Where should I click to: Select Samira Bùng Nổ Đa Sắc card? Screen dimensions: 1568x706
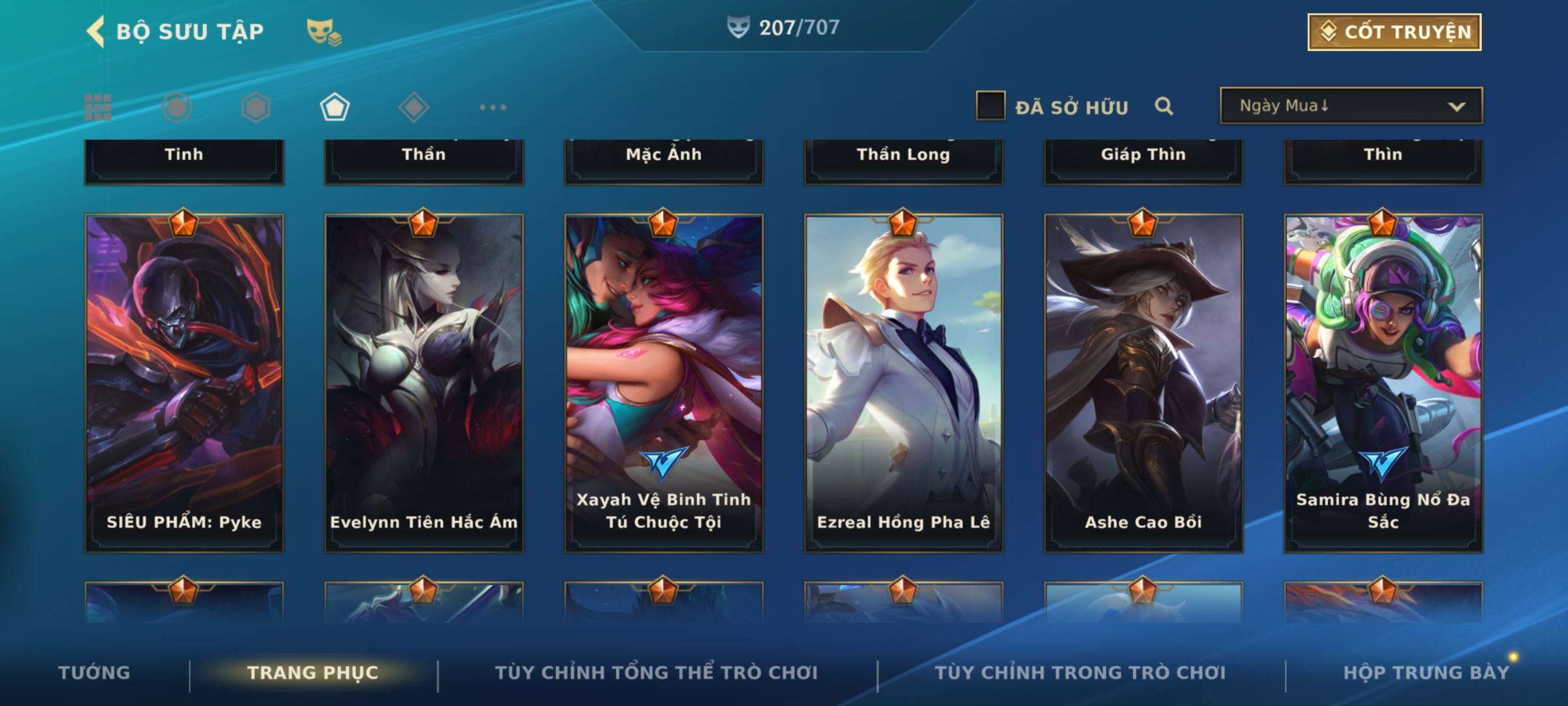pyautogui.click(x=1383, y=383)
